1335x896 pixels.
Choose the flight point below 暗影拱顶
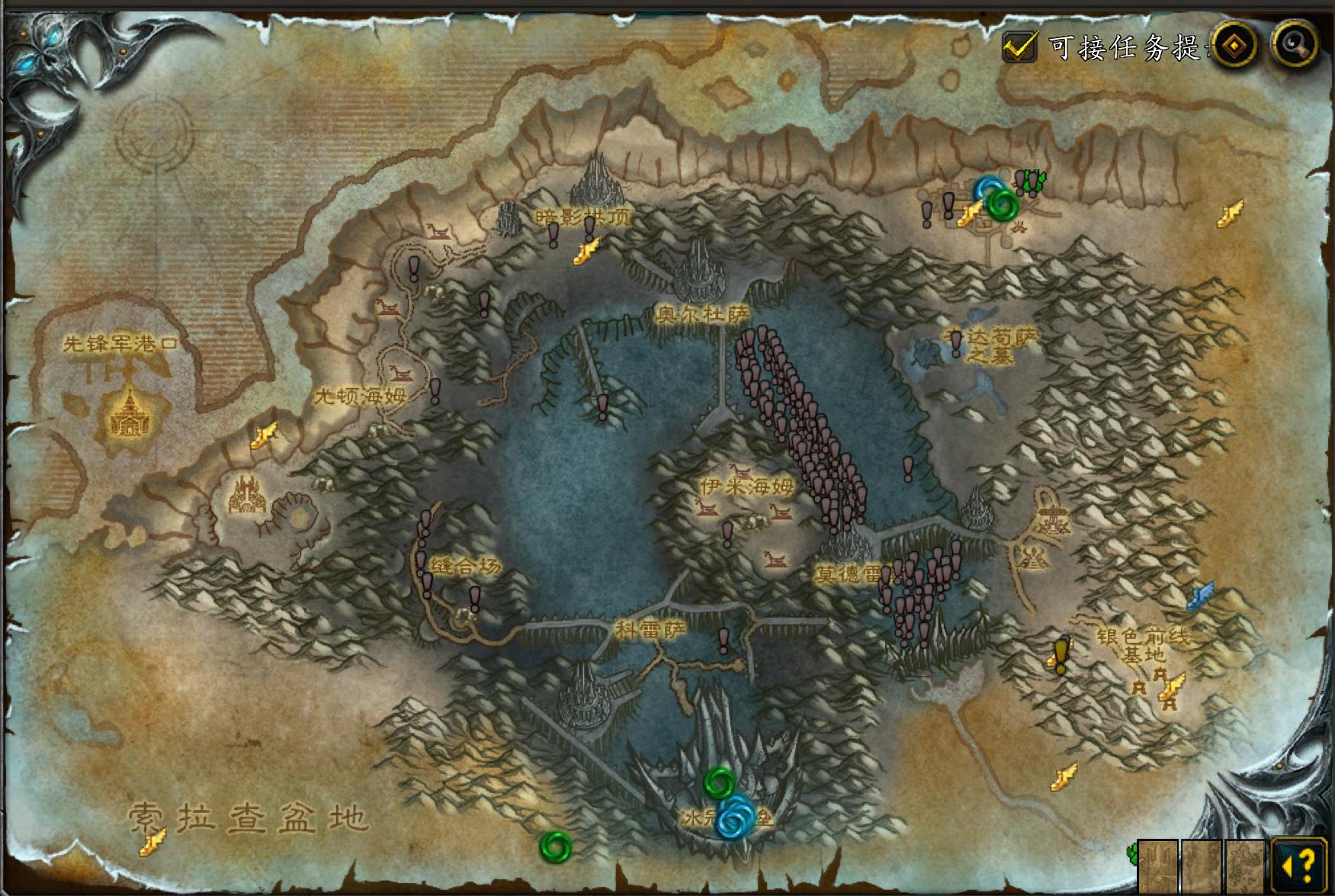point(586,251)
